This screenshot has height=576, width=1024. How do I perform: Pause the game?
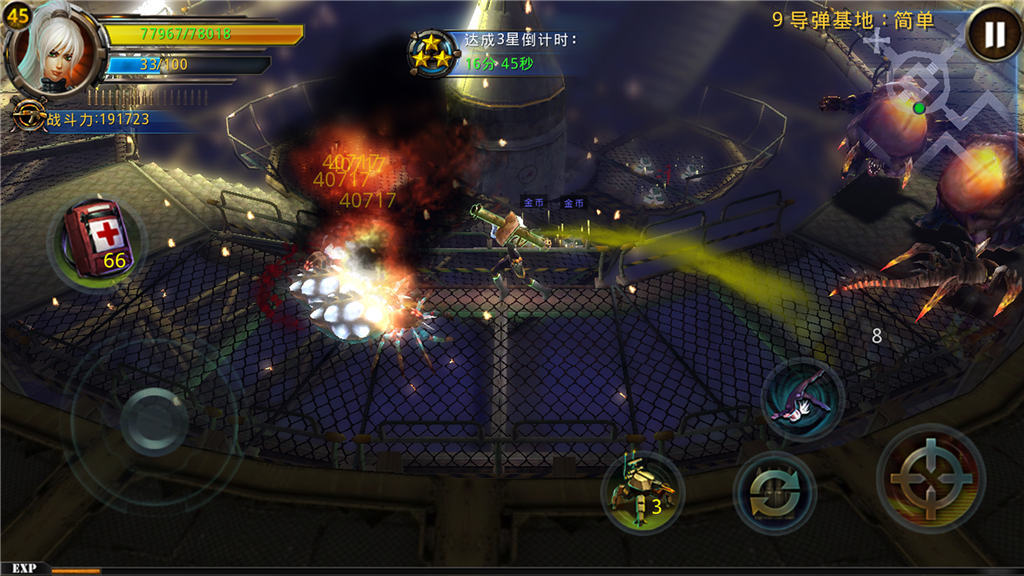click(993, 35)
